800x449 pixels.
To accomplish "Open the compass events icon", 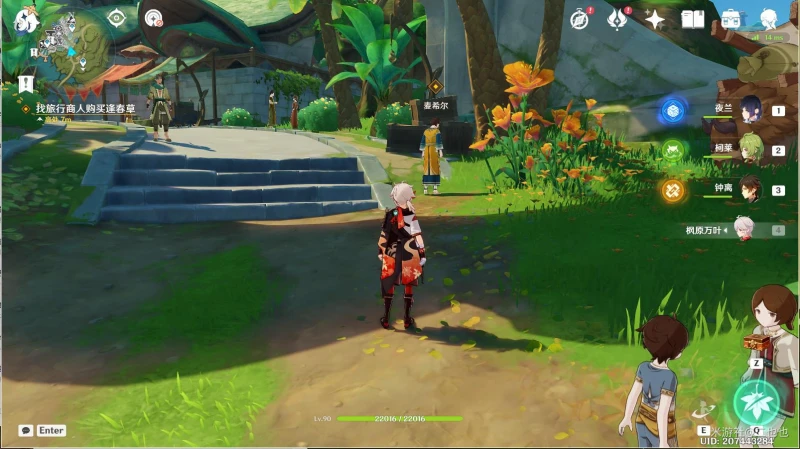I will pyautogui.click(x=579, y=19).
